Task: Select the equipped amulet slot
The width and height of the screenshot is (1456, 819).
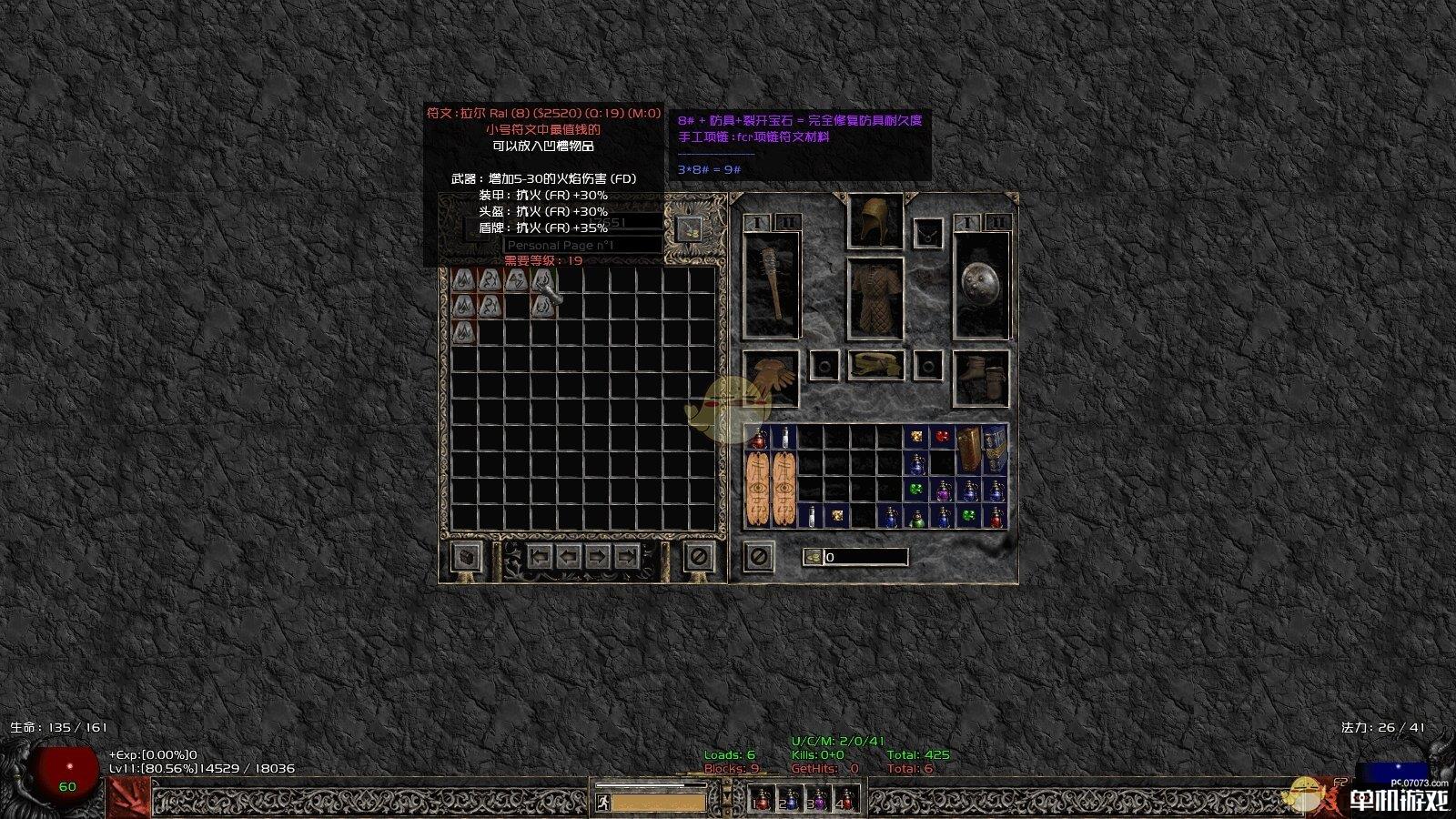Action: [928, 233]
